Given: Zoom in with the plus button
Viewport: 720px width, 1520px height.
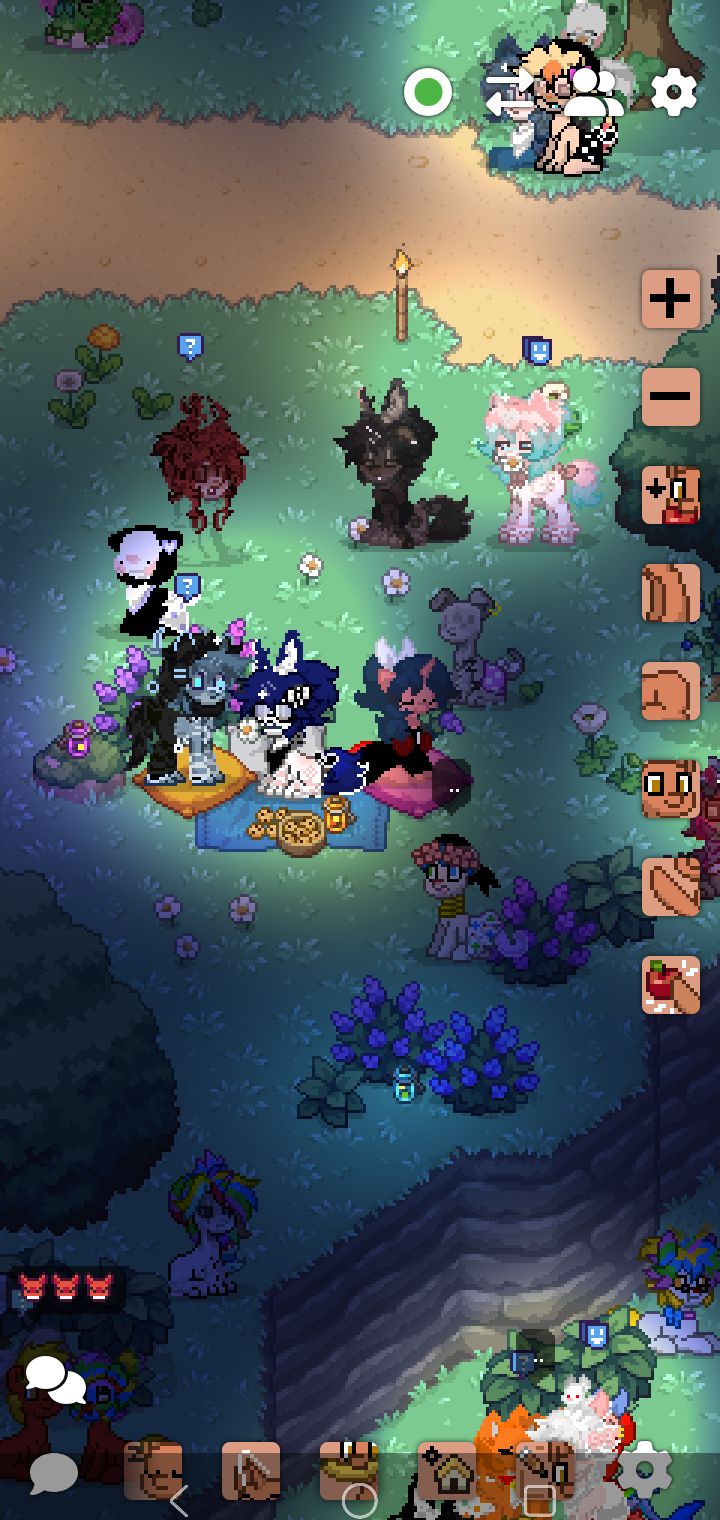Looking at the screenshot, I should 671,298.
